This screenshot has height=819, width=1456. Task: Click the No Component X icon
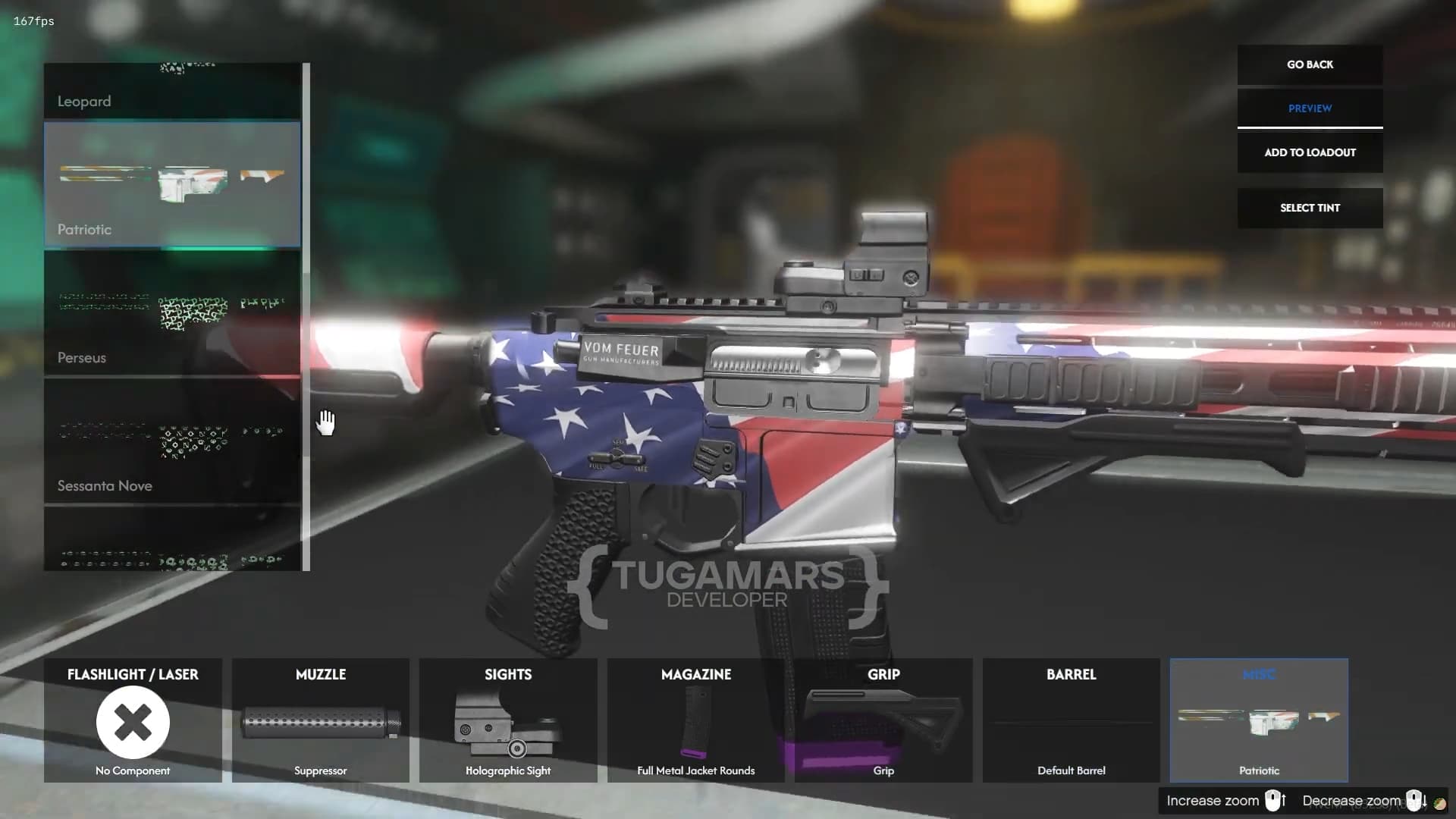pos(132,723)
